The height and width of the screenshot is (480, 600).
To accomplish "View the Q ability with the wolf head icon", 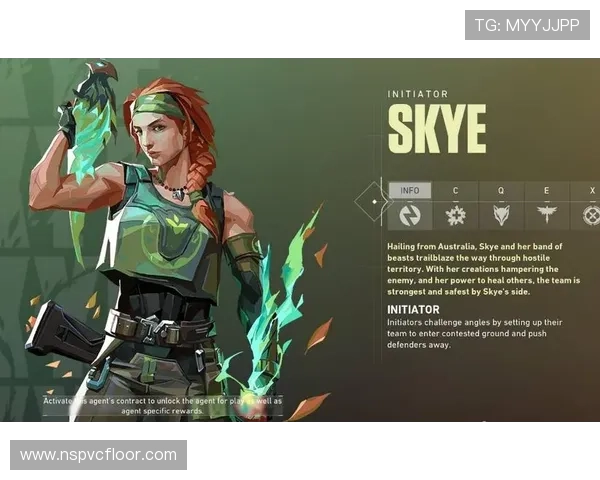I will [501, 214].
